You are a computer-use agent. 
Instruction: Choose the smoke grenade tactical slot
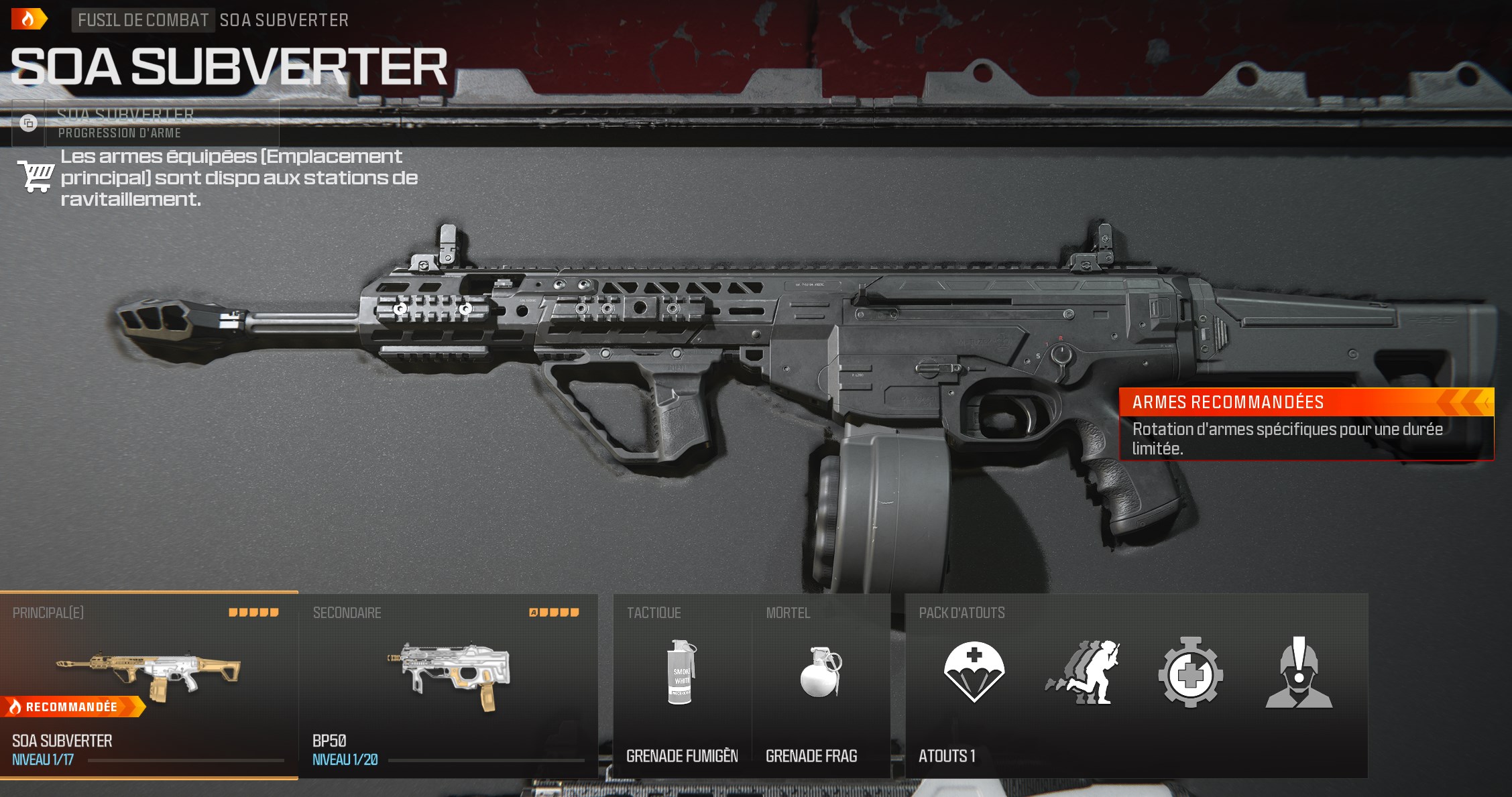682,685
